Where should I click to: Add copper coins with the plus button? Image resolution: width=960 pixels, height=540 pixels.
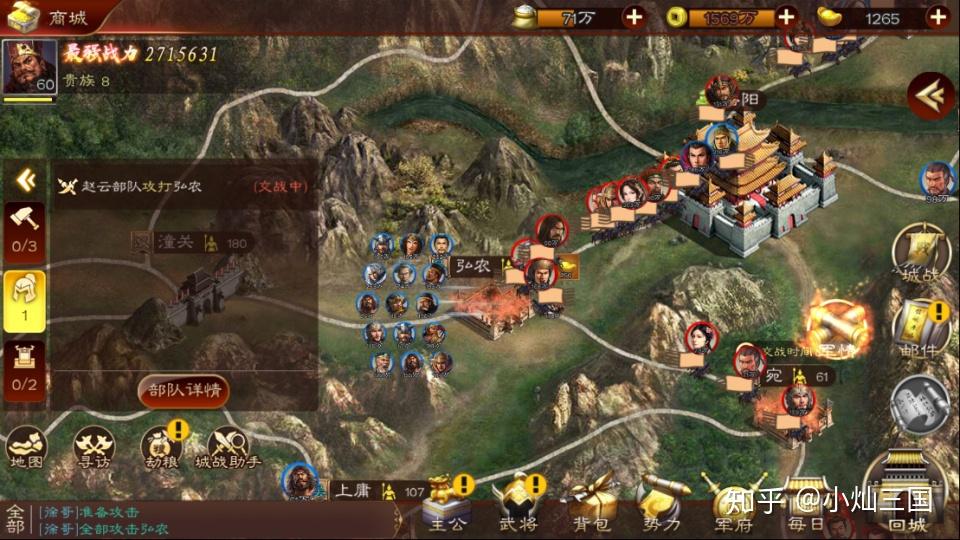point(786,16)
